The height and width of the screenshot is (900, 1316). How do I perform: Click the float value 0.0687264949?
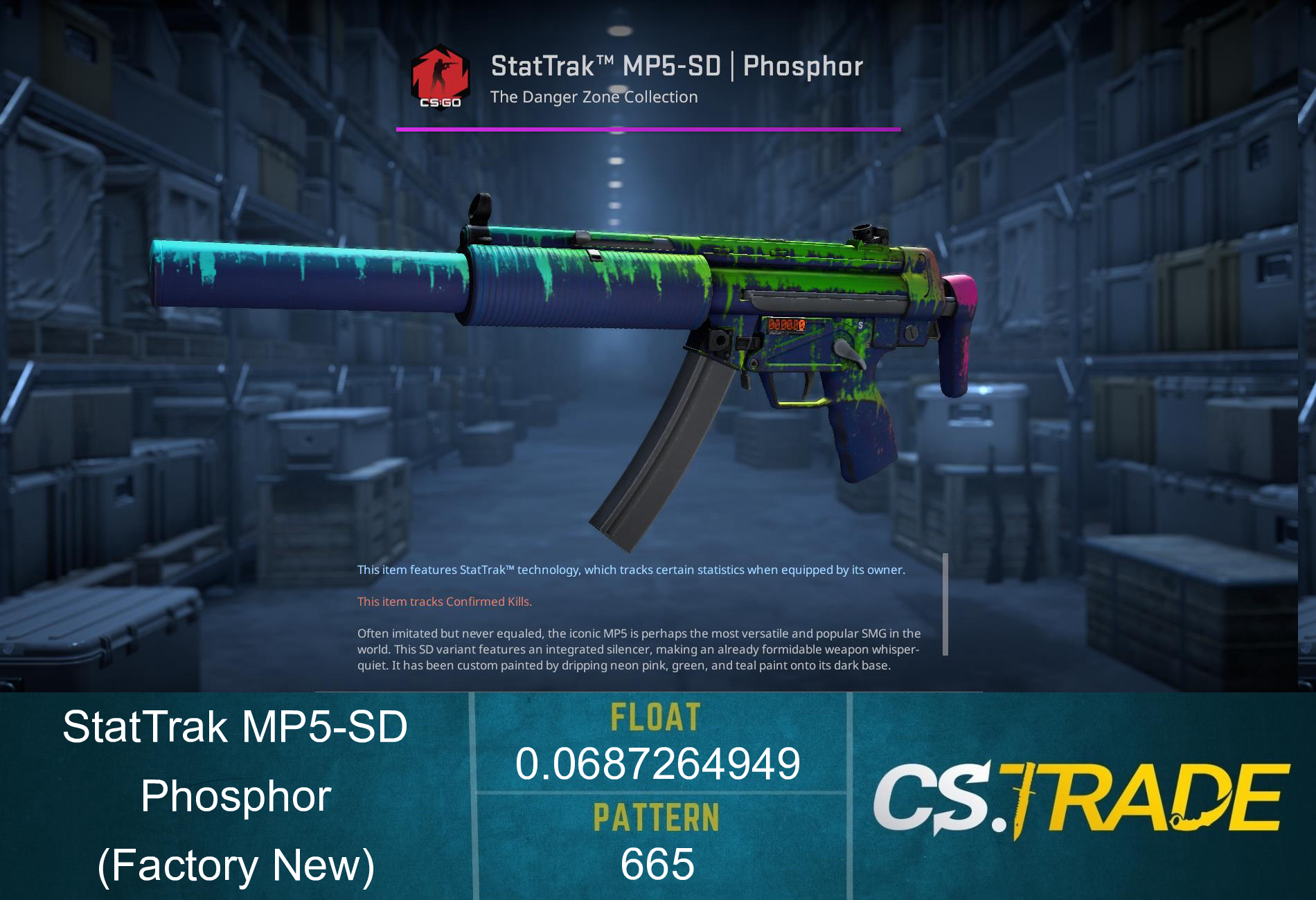pyautogui.click(x=658, y=762)
